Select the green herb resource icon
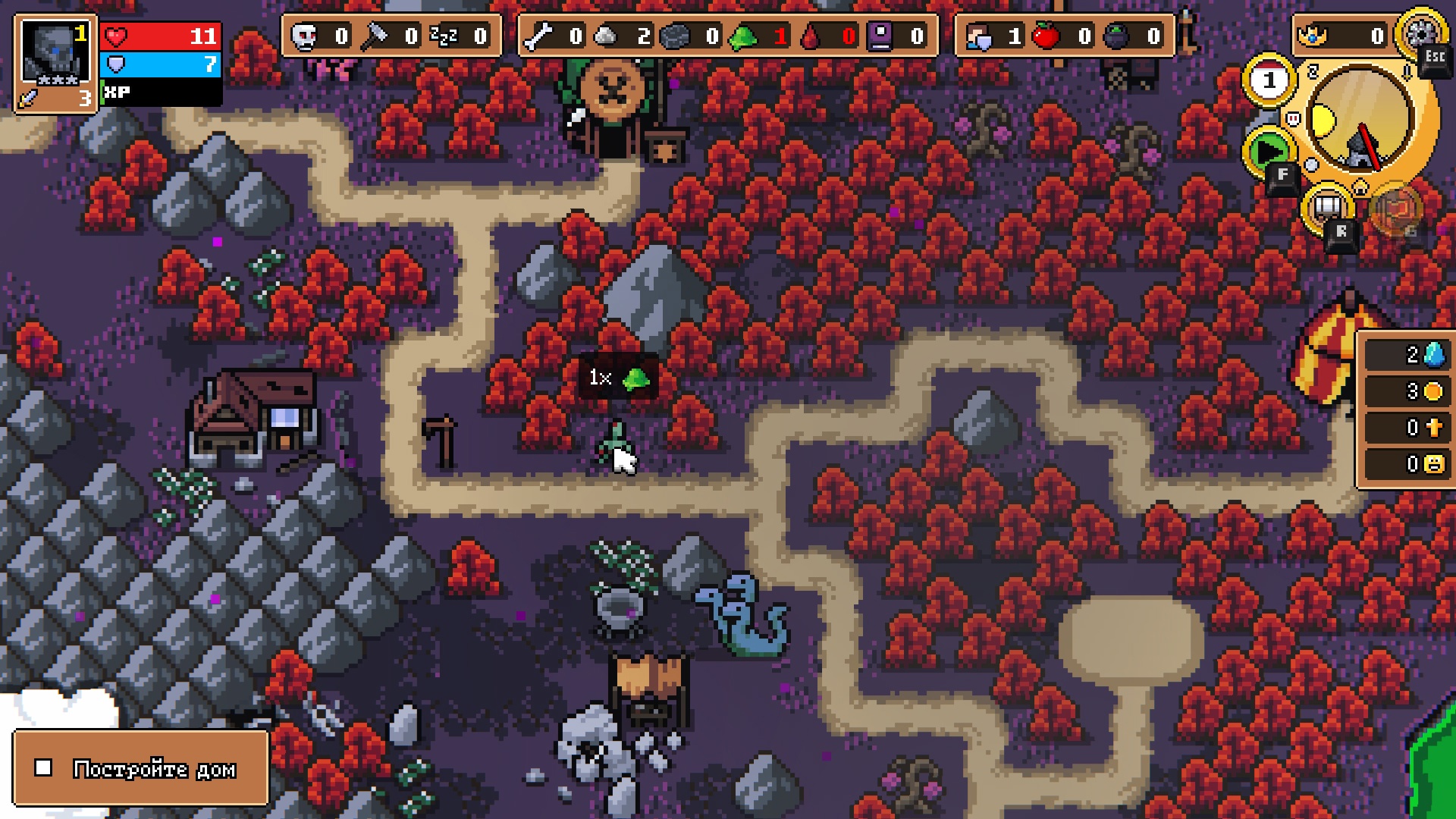1456x819 pixels. pyautogui.click(x=743, y=36)
